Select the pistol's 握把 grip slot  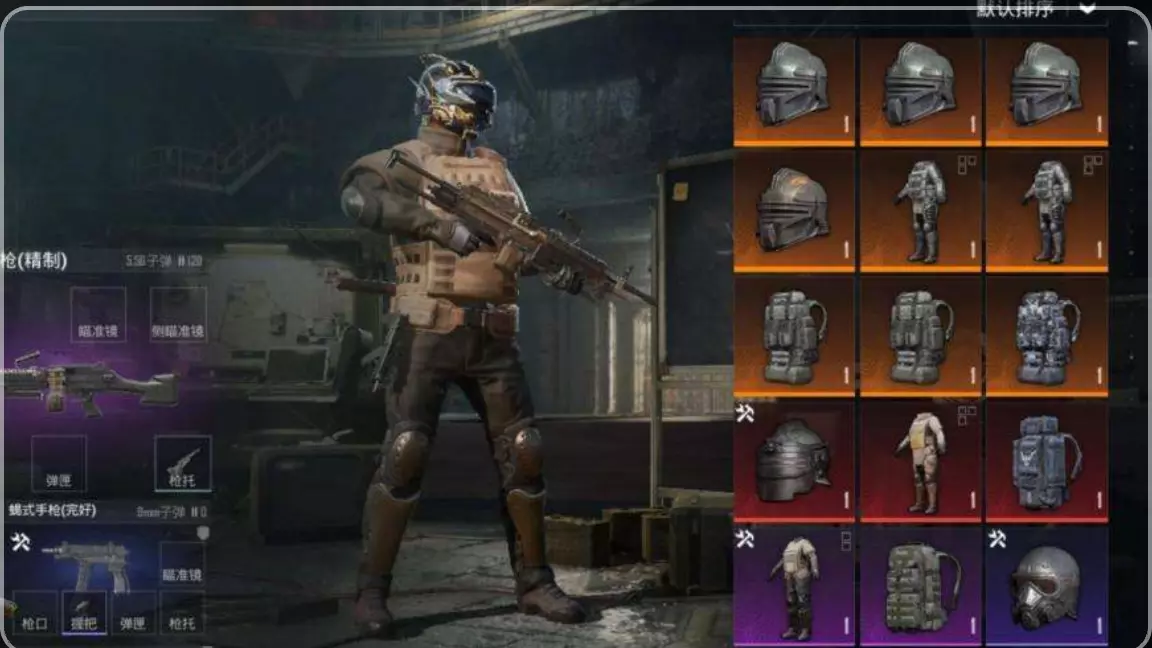coord(84,612)
